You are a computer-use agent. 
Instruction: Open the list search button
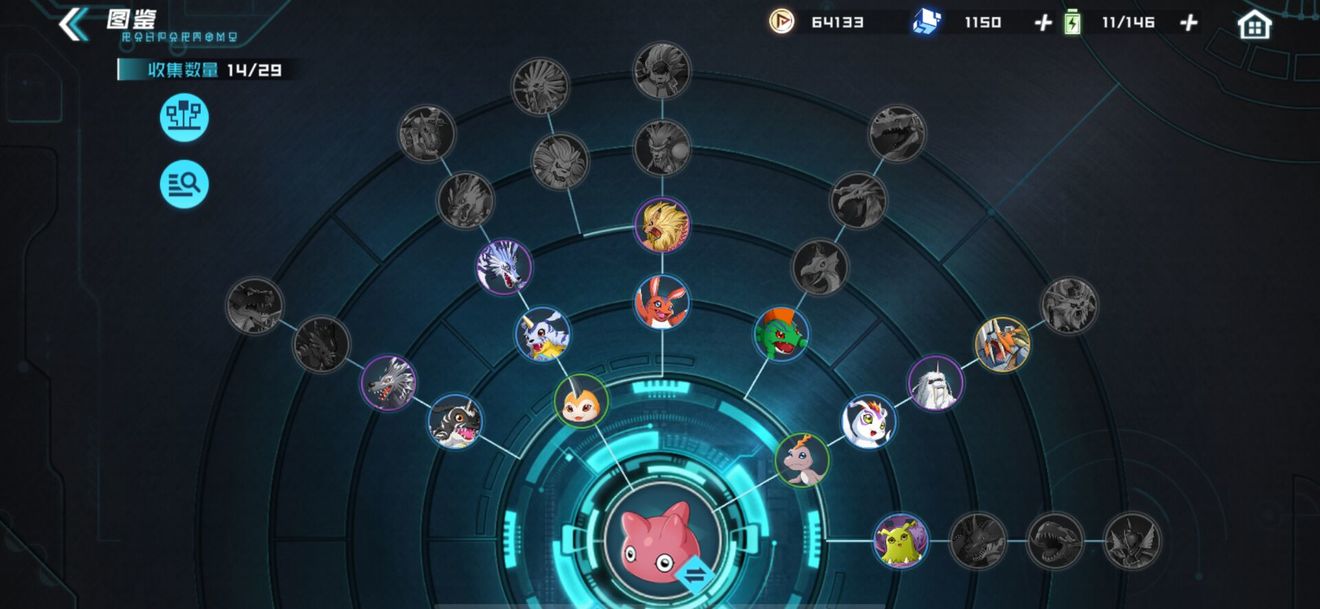(x=184, y=183)
